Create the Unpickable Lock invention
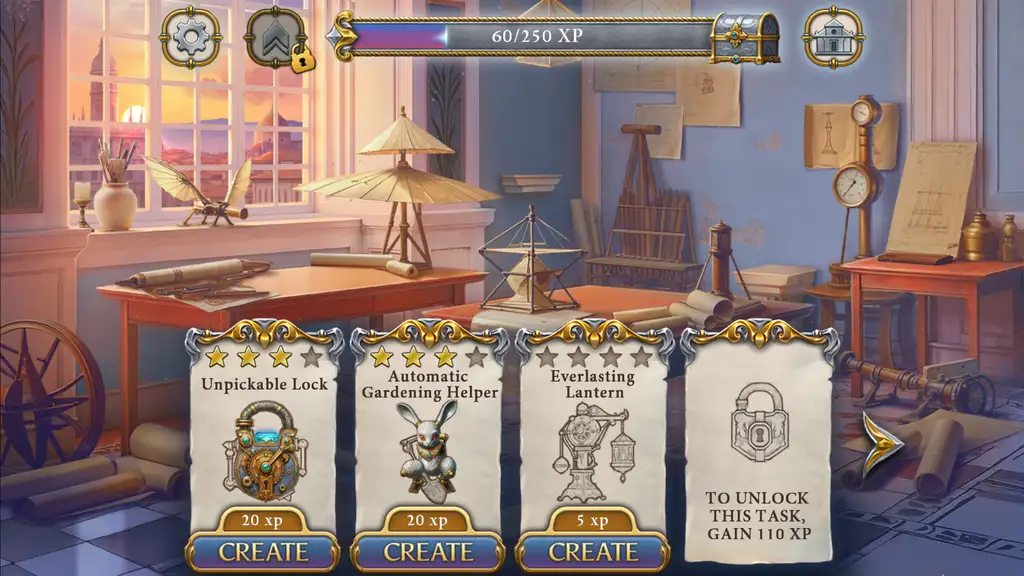This screenshot has width=1024, height=576. (x=263, y=551)
